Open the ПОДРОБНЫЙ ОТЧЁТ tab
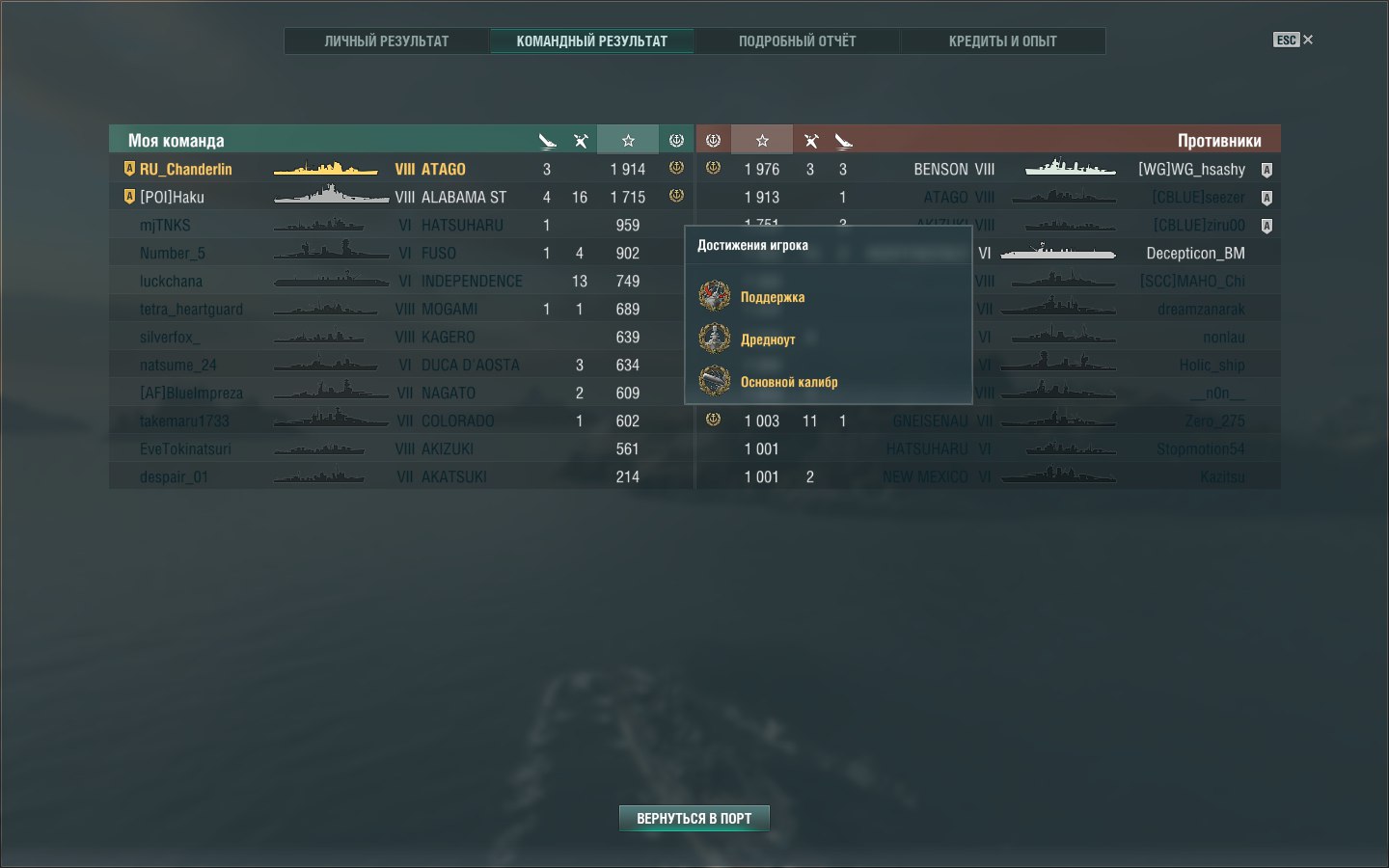 tap(797, 41)
